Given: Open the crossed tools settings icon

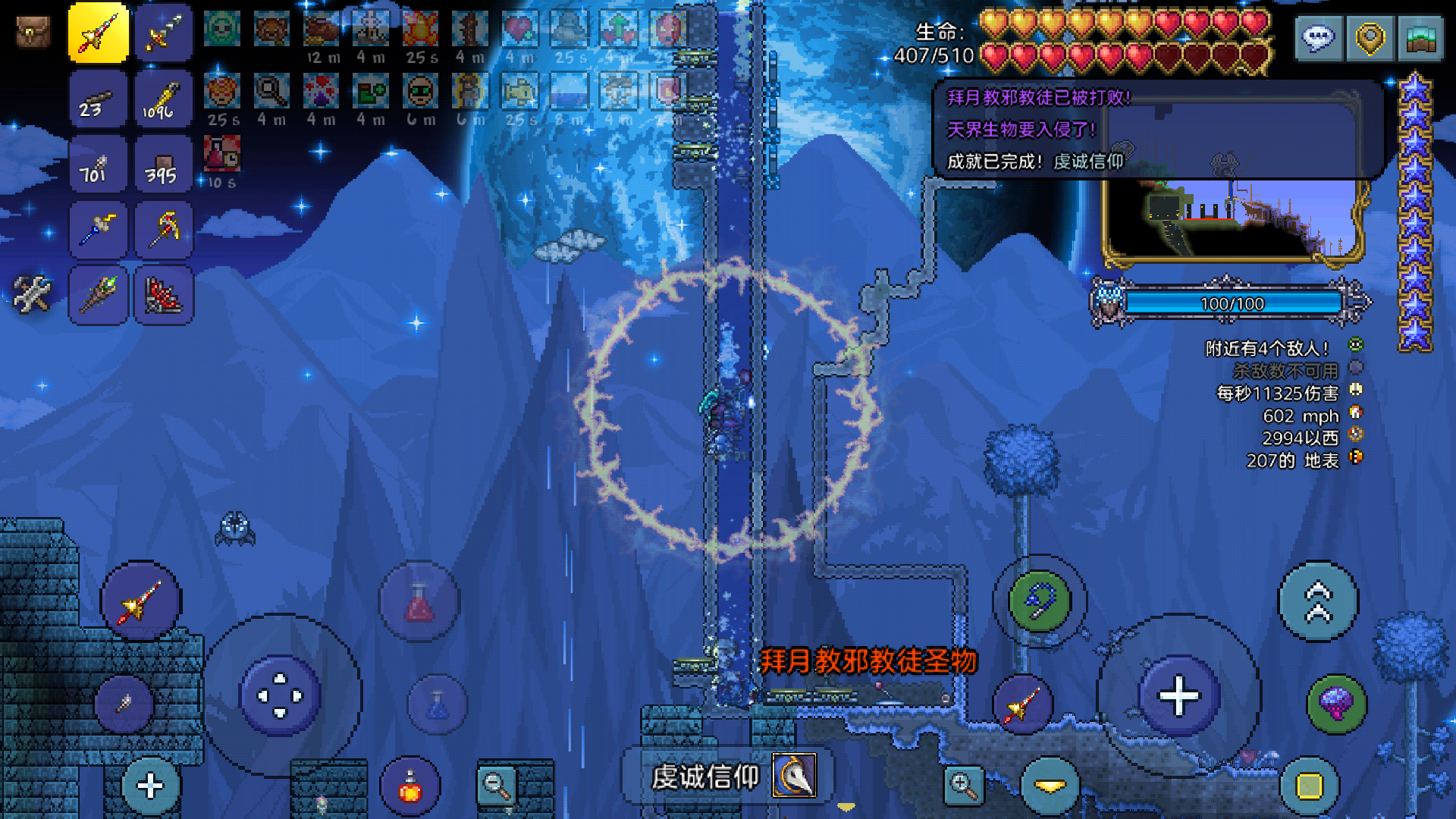Looking at the screenshot, I should click(x=32, y=294).
